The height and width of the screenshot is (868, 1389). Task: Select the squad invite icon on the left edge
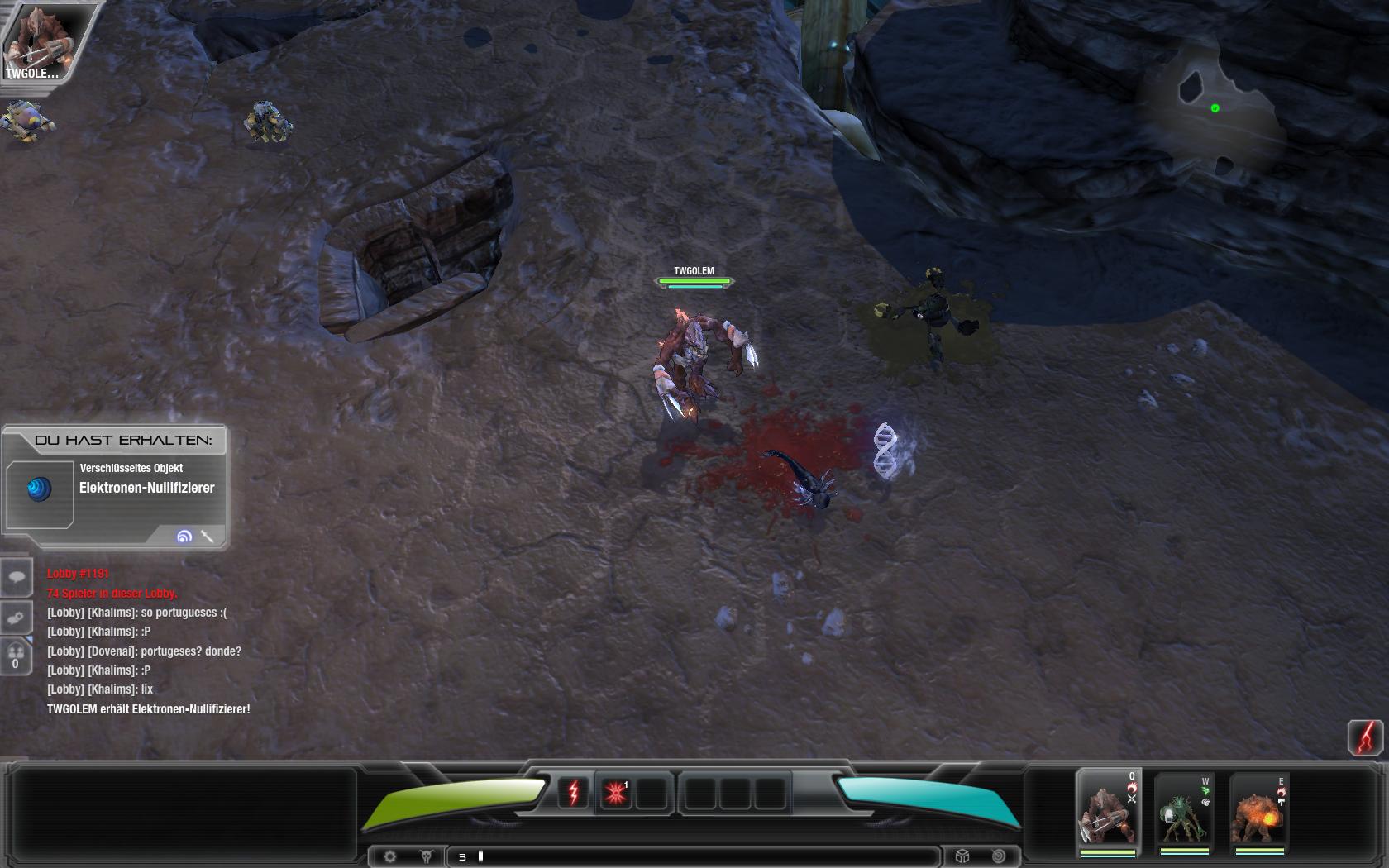17,616
